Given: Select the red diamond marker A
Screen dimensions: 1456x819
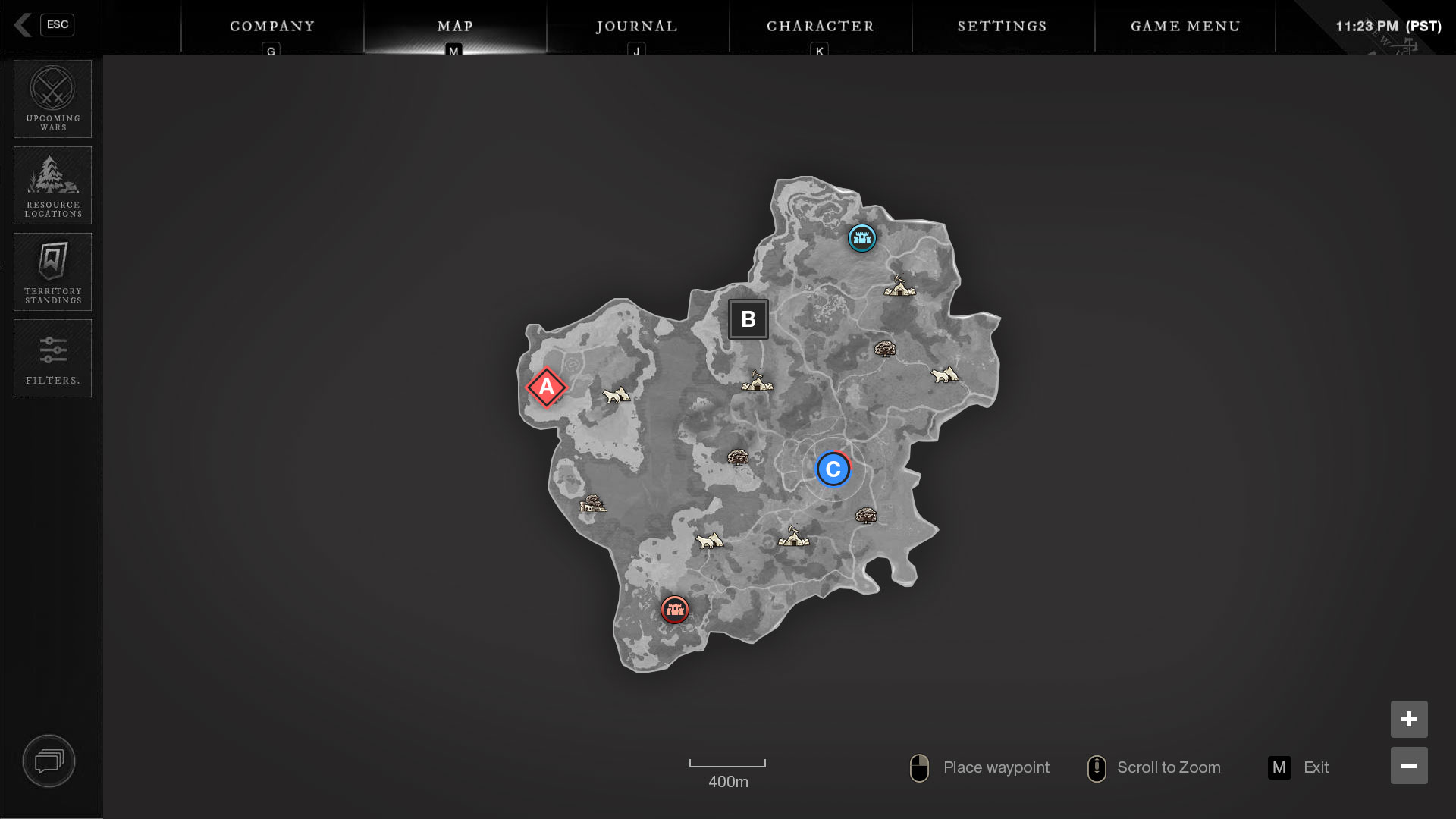Looking at the screenshot, I should click(x=546, y=388).
